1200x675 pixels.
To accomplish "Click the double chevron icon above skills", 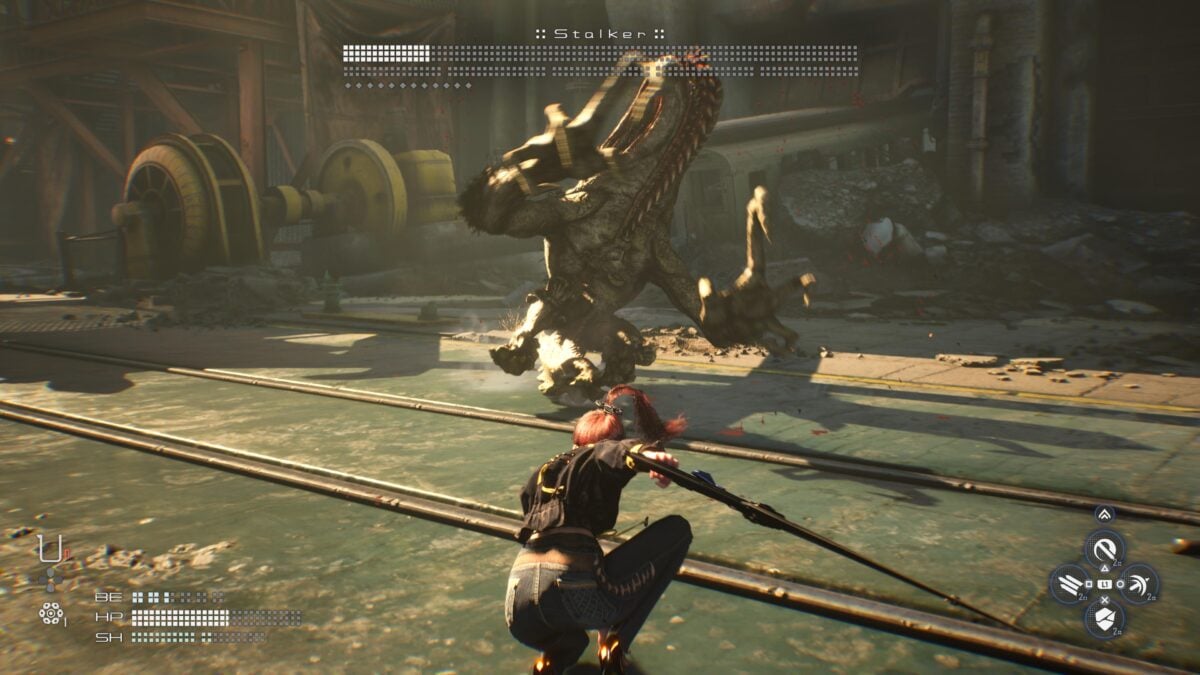I will (x=1104, y=515).
